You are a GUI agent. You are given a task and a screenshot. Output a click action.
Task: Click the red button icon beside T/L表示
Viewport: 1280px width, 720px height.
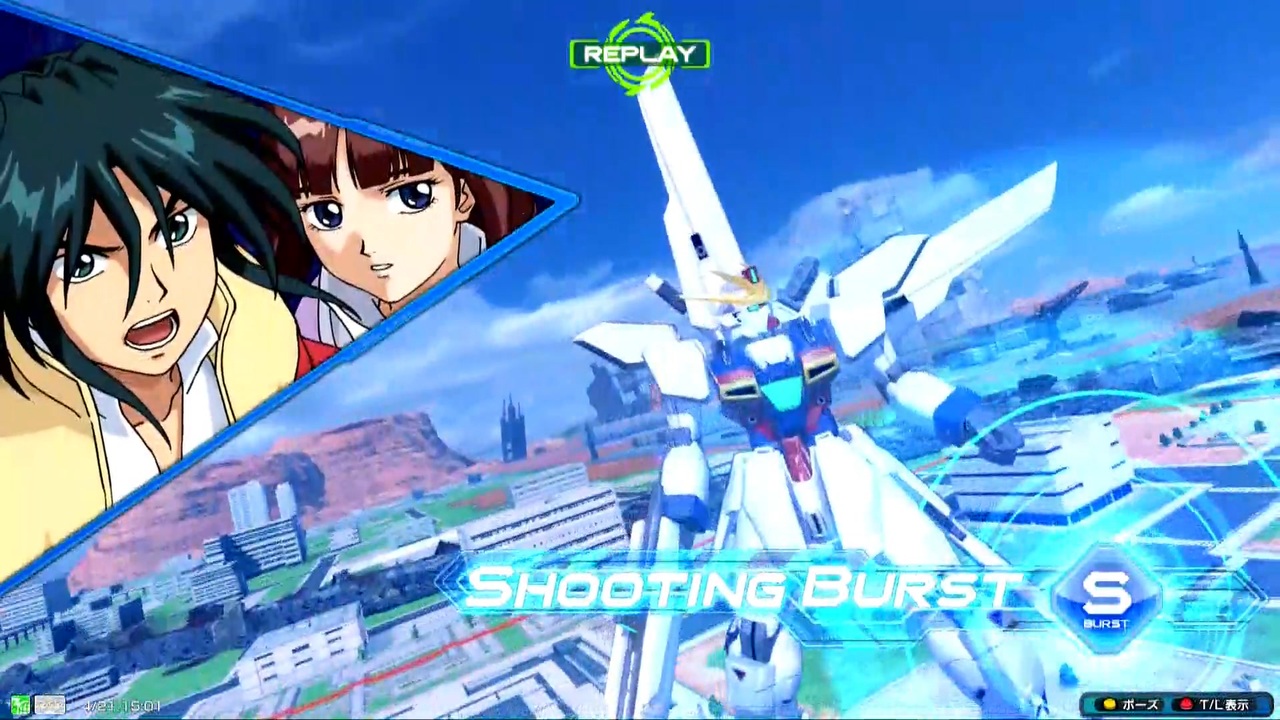[1187, 703]
